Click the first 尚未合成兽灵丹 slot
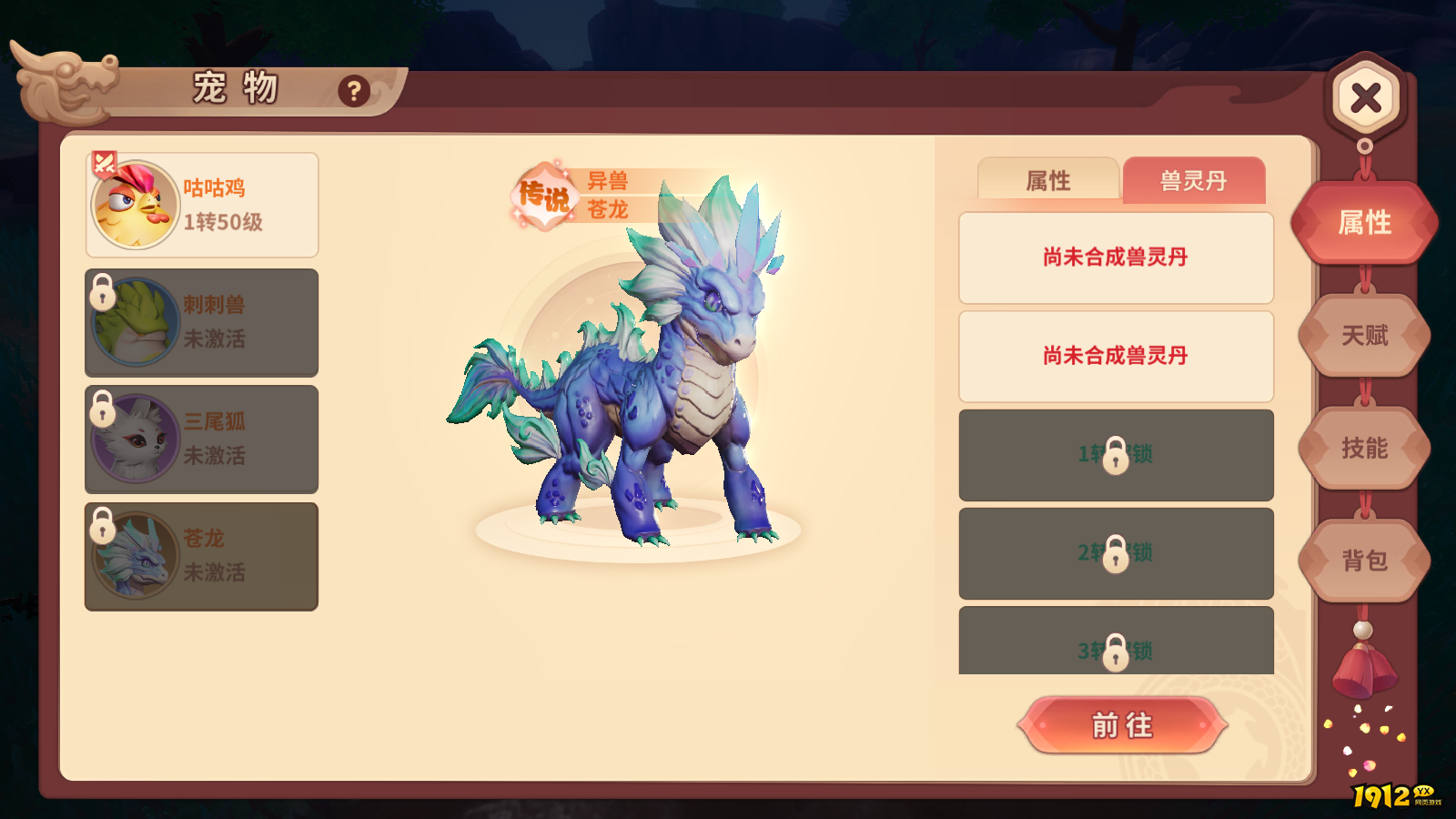 pos(1116,256)
